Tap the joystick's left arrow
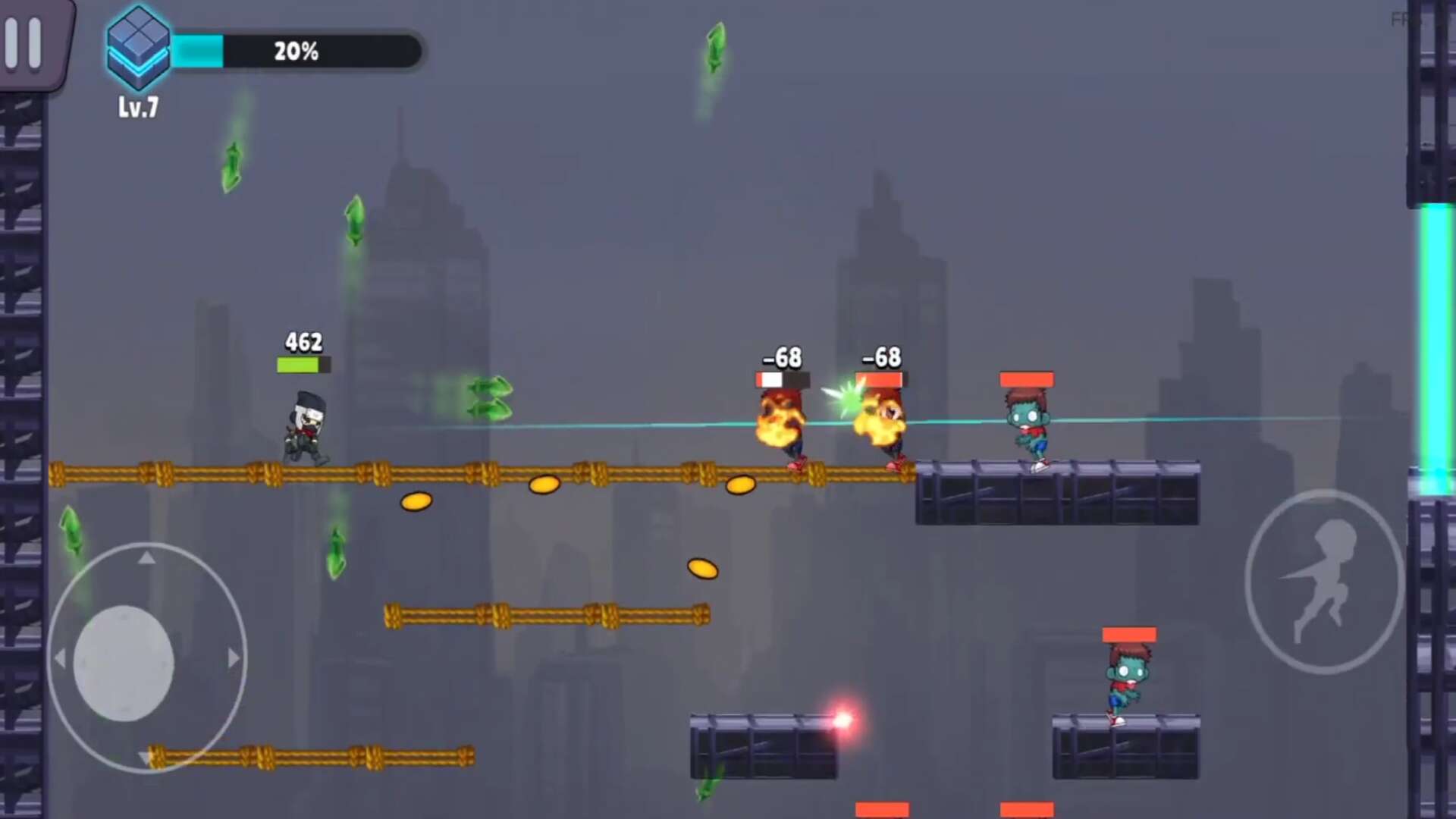The image size is (1456, 819). pyautogui.click(x=60, y=658)
